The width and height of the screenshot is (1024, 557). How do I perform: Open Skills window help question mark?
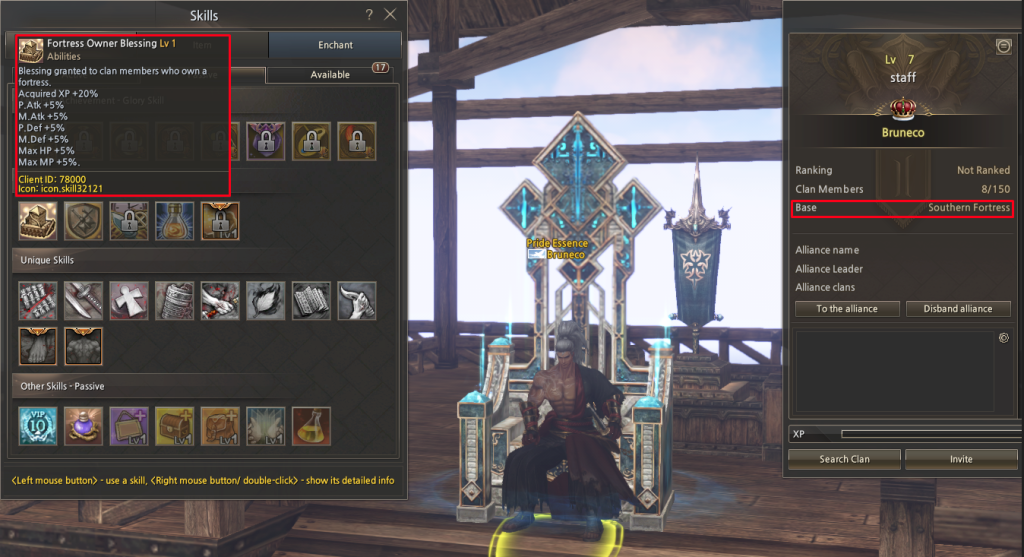[x=369, y=15]
